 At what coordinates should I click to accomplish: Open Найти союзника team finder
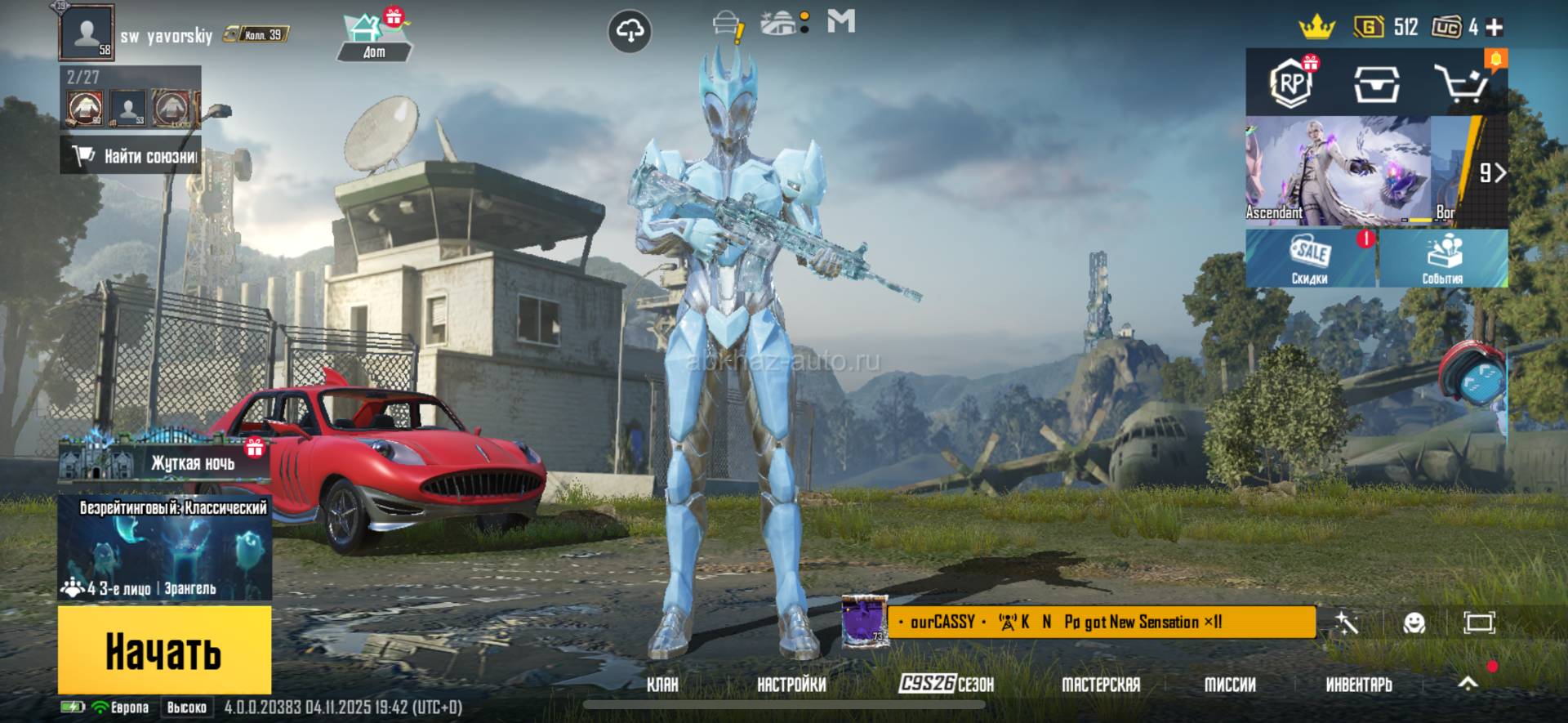coord(131,155)
